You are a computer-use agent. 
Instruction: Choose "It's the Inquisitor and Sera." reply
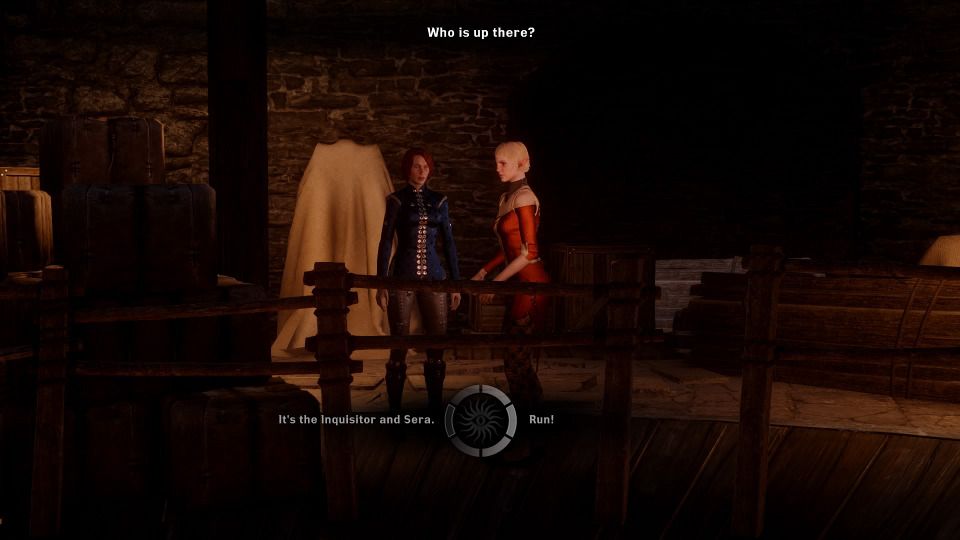pos(356,420)
